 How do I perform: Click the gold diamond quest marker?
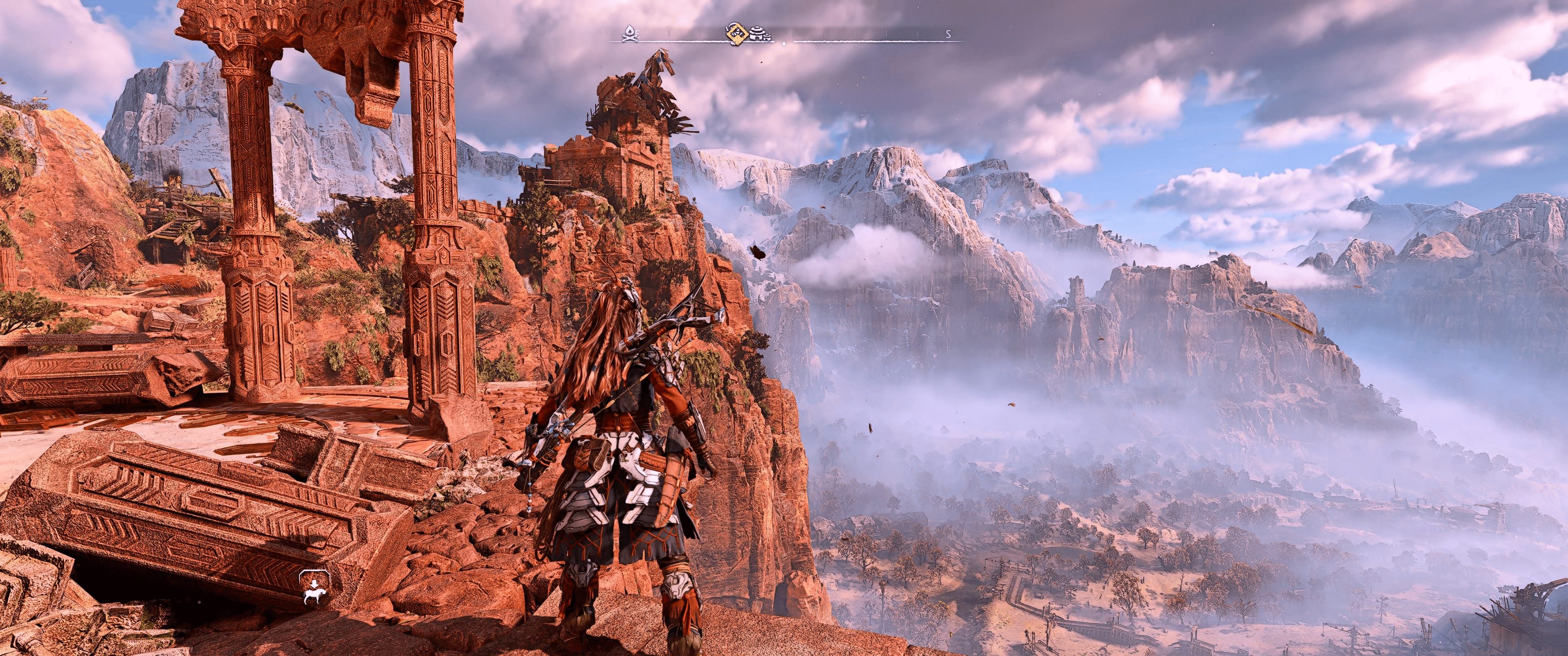point(737,33)
